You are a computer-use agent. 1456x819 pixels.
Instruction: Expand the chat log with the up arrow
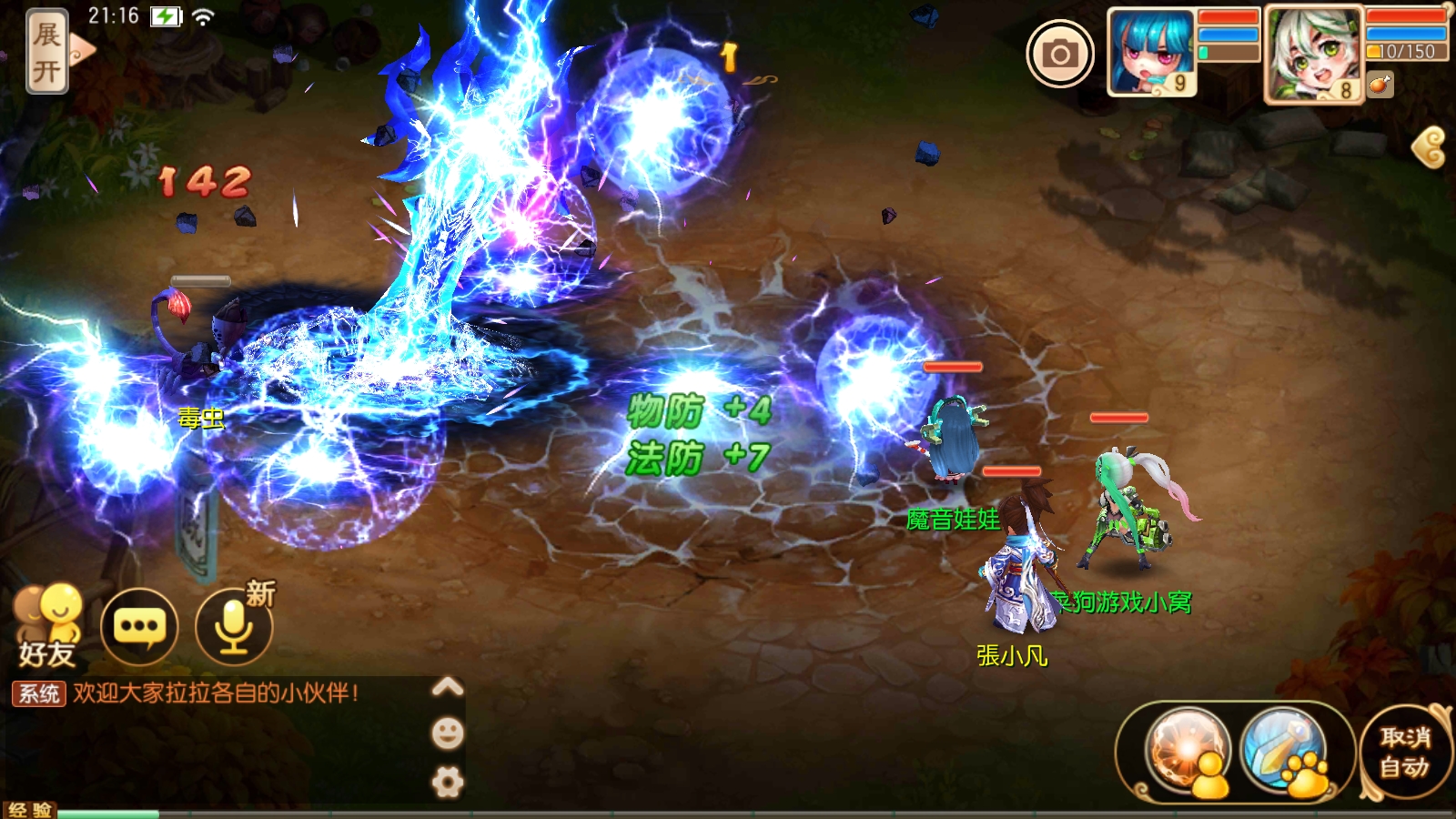tap(447, 687)
